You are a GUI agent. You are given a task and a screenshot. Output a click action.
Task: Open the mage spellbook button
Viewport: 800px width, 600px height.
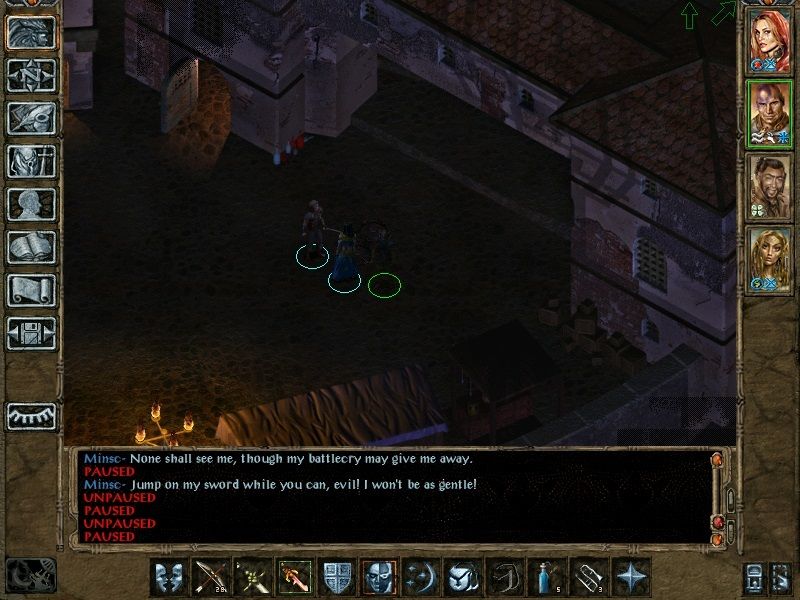click(31, 247)
